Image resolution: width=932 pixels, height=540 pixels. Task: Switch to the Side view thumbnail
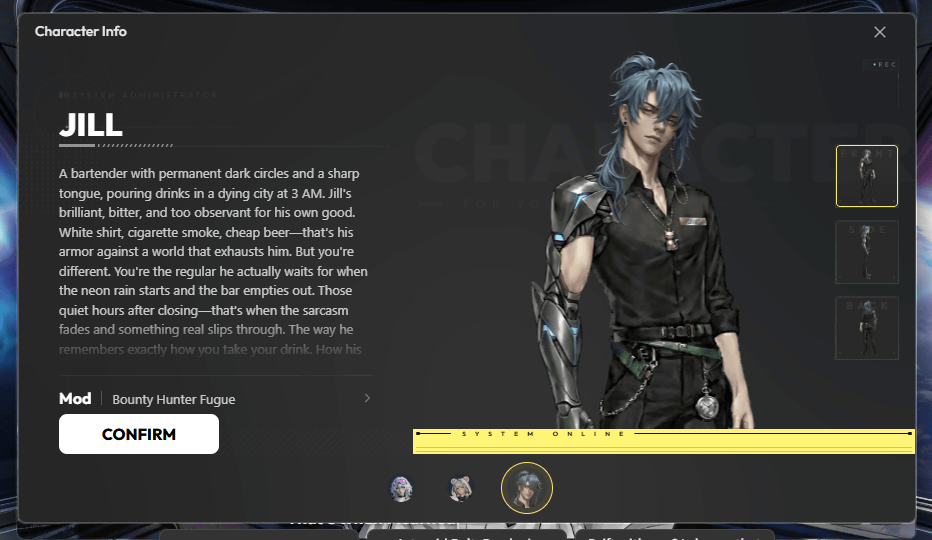[x=866, y=252]
